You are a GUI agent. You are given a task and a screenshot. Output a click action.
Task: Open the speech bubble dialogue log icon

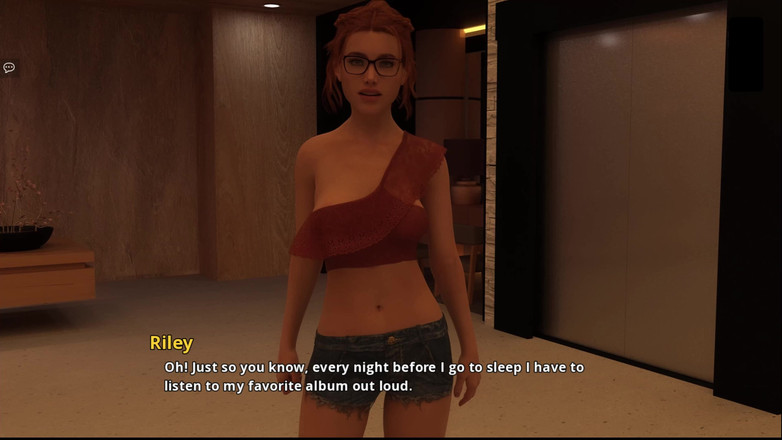point(9,68)
